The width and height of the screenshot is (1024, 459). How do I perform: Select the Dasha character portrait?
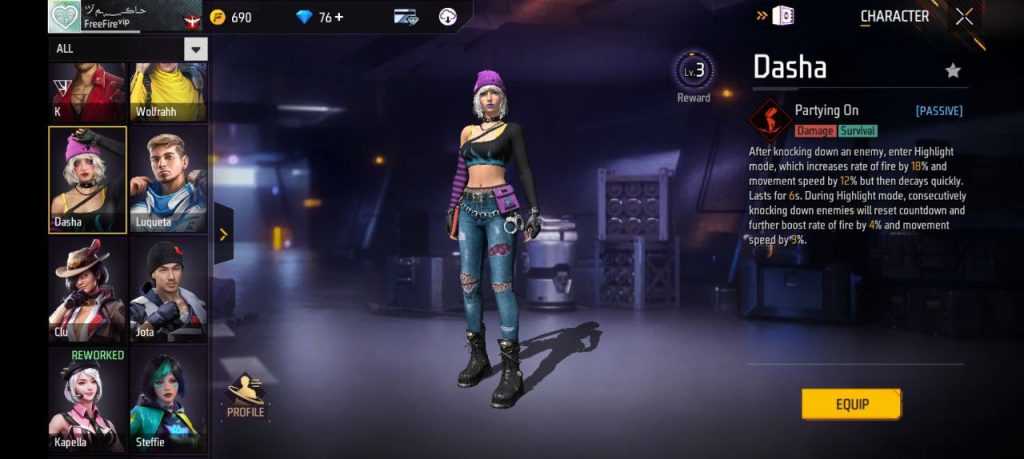pyautogui.click(x=88, y=179)
